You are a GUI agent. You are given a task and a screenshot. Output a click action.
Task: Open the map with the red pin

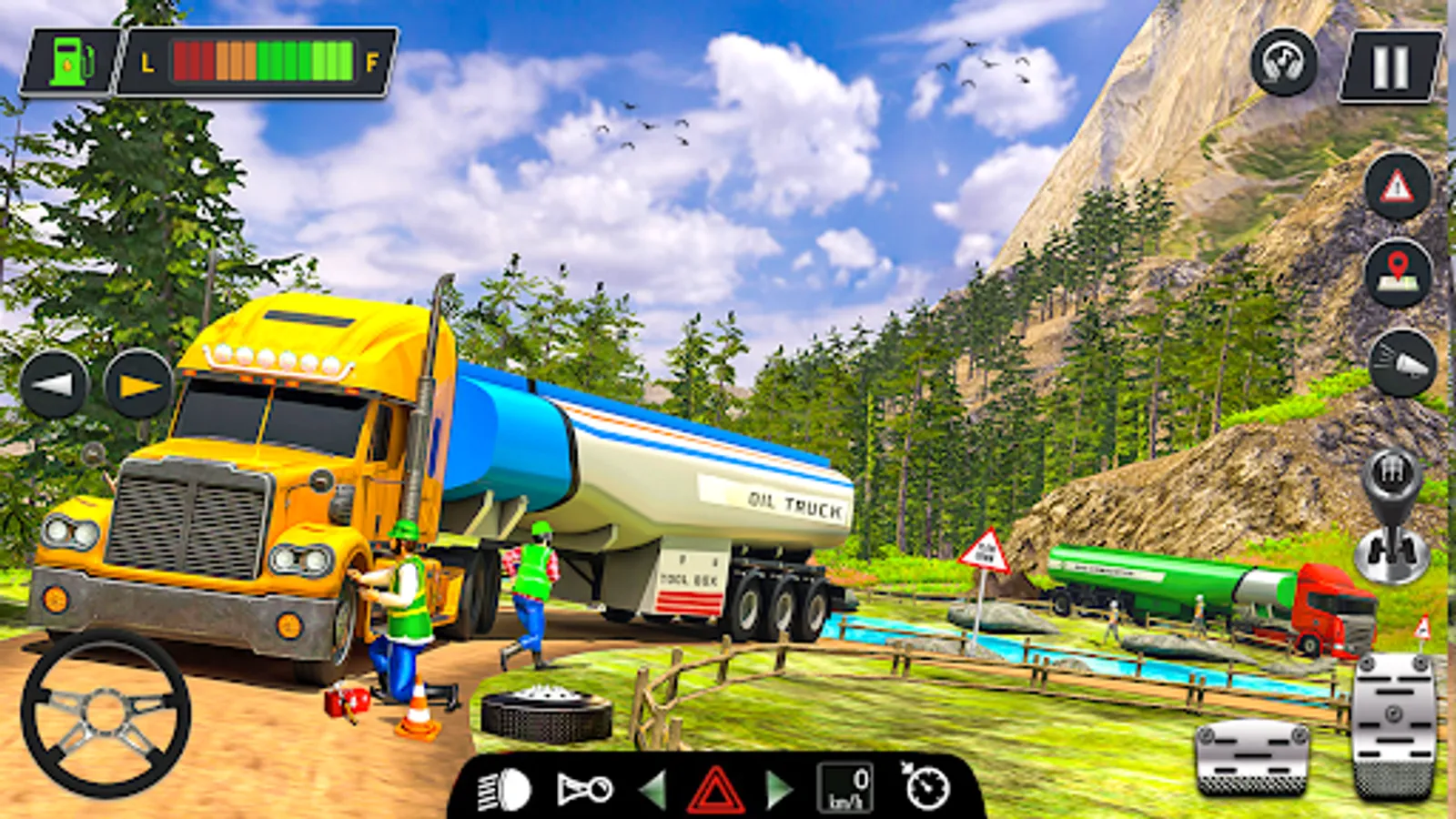pyautogui.click(x=1398, y=273)
